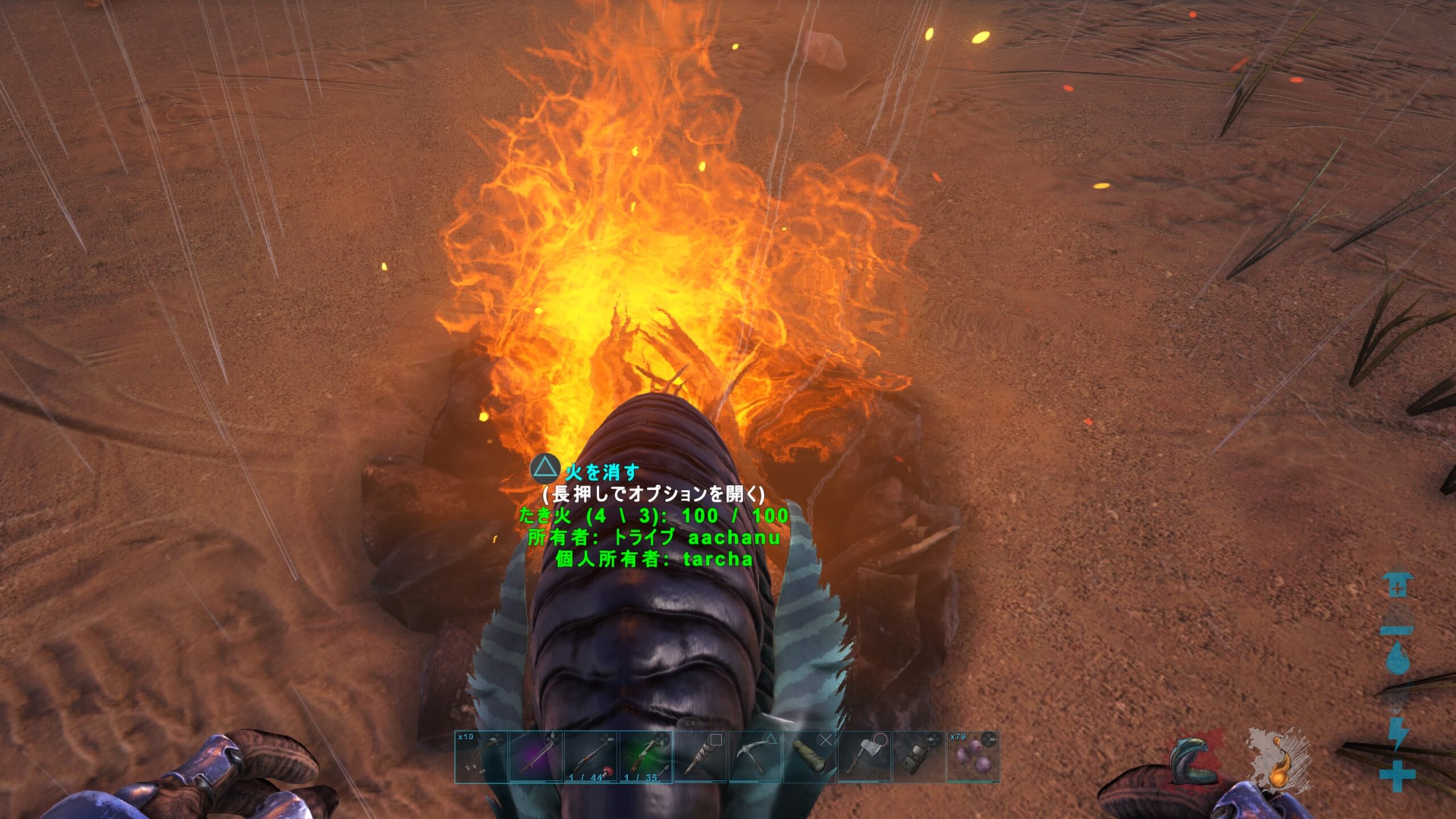Use the purple berries stack x79
This screenshot has height=819, width=1456.
(x=973, y=756)
